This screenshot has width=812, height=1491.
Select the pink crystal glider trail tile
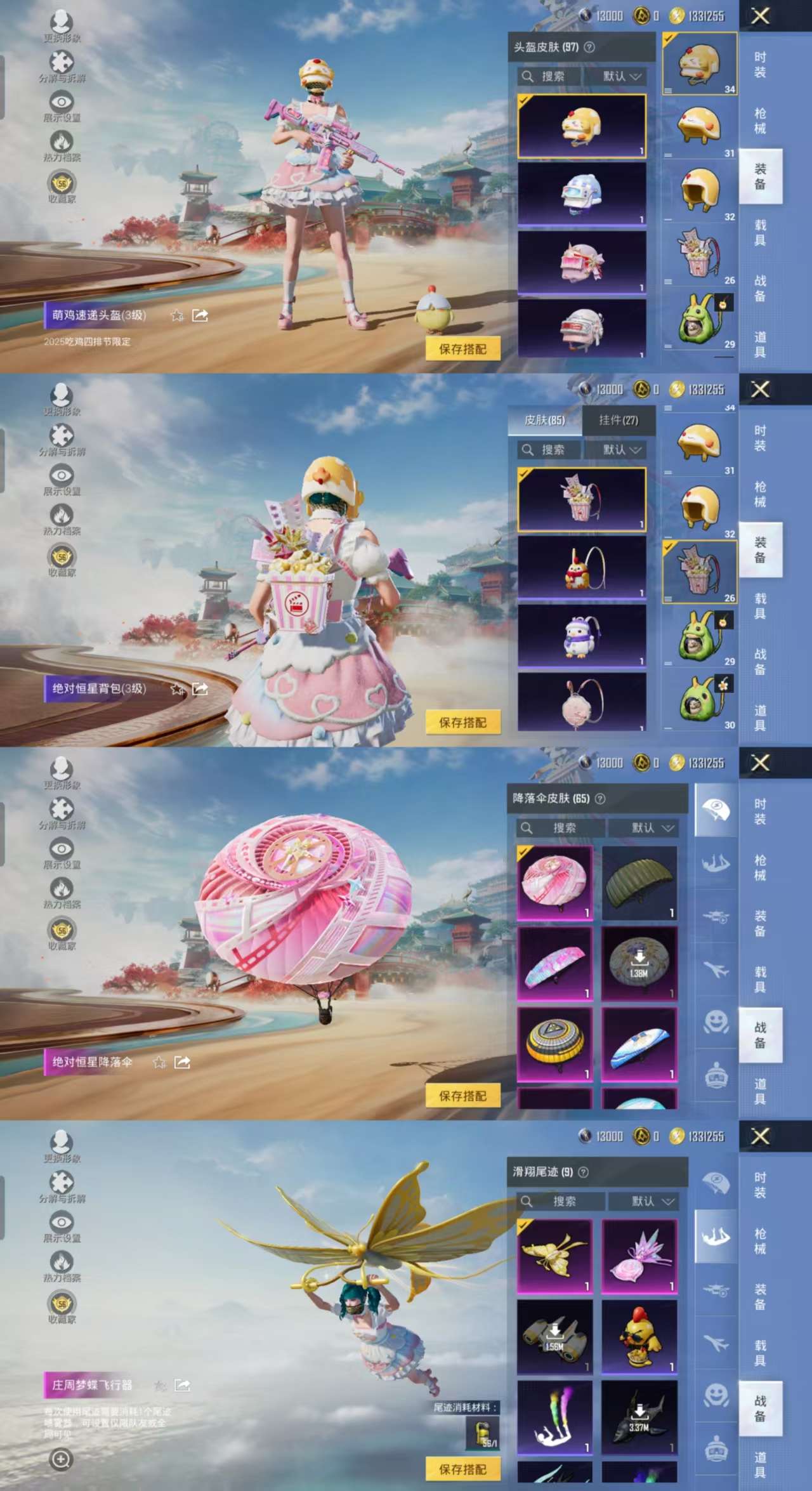pyautogui.click(x=639, y=1256)
